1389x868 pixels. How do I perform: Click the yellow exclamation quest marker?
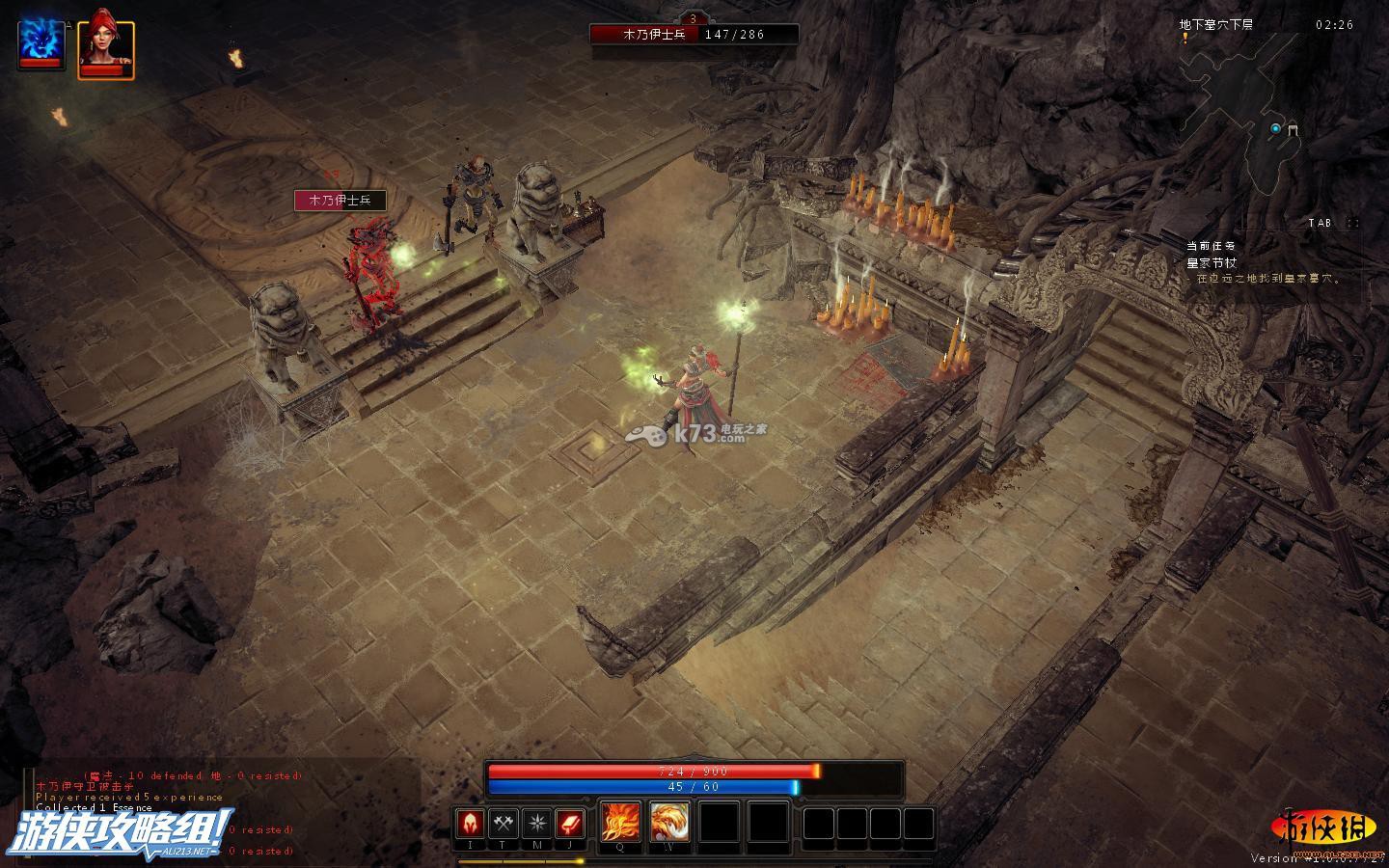pos(1185,38)
